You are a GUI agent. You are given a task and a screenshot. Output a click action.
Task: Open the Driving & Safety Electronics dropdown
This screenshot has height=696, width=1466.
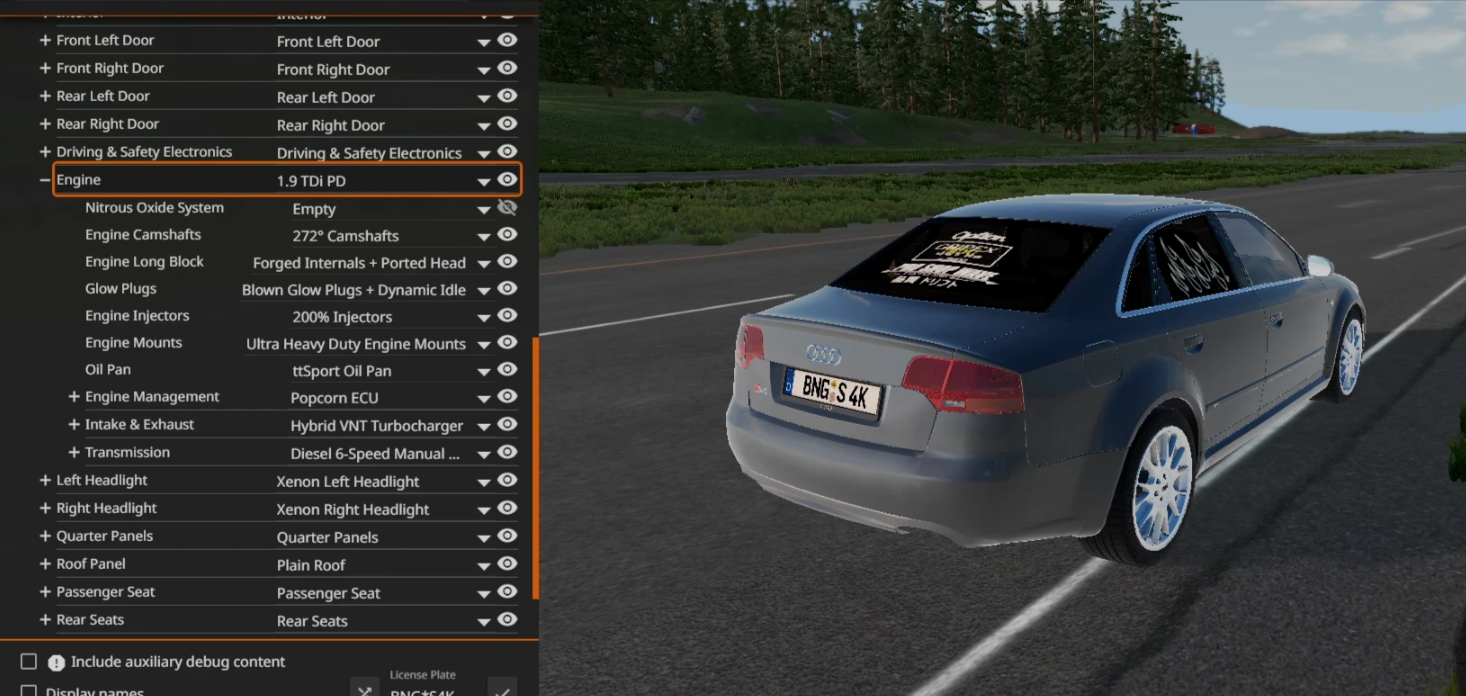pyautogui.click(x=484, y=153)
